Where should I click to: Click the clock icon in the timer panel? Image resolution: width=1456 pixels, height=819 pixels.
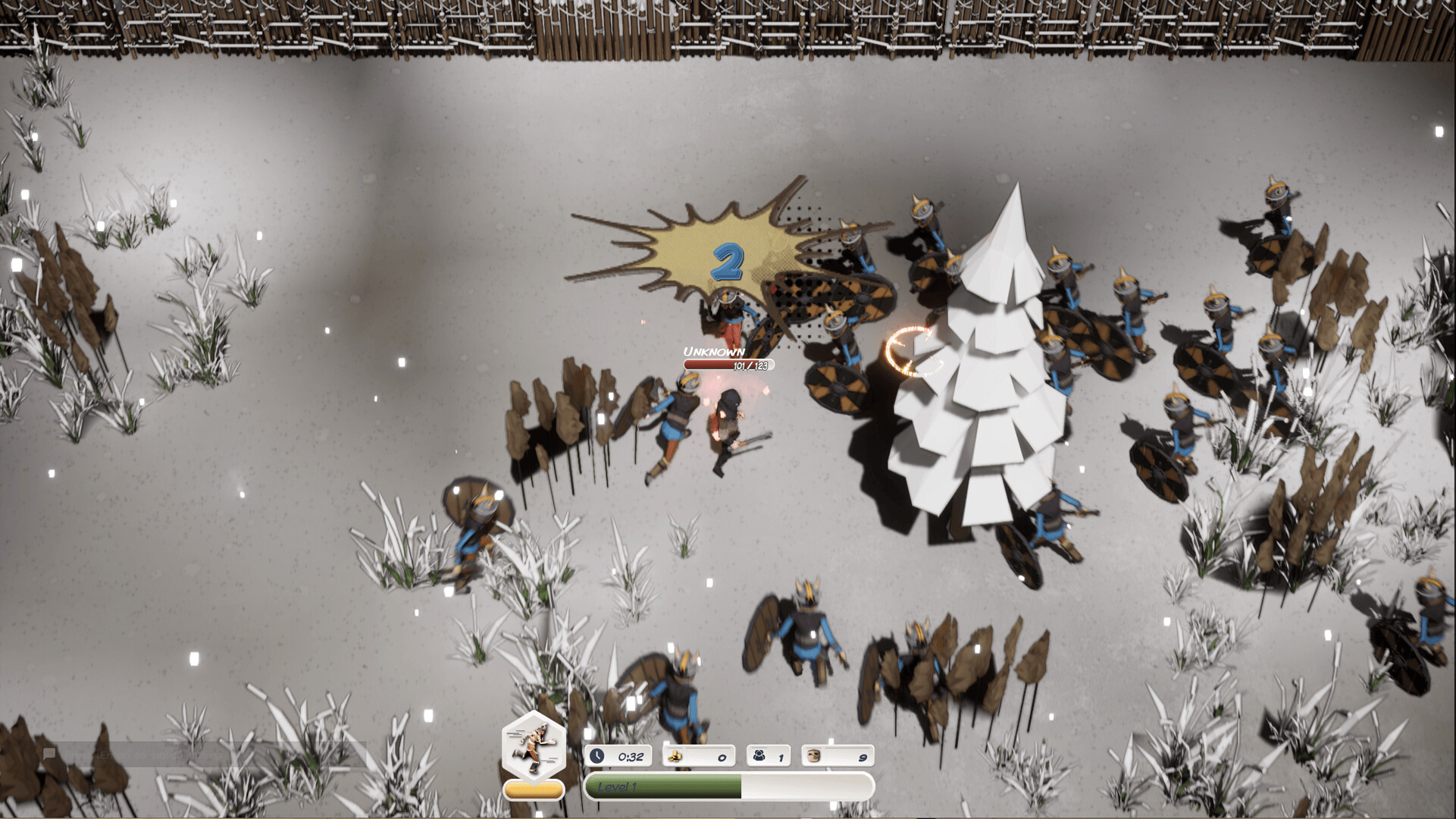point(599,756)
